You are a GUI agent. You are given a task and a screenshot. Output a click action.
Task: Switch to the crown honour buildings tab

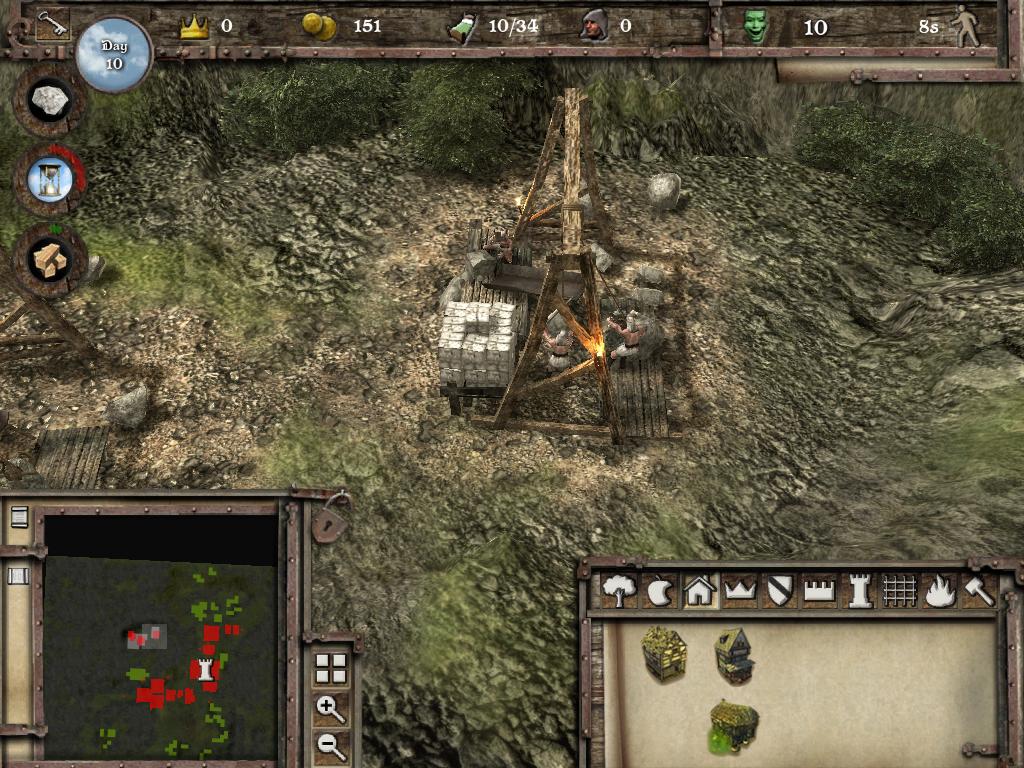coord(740,591)
